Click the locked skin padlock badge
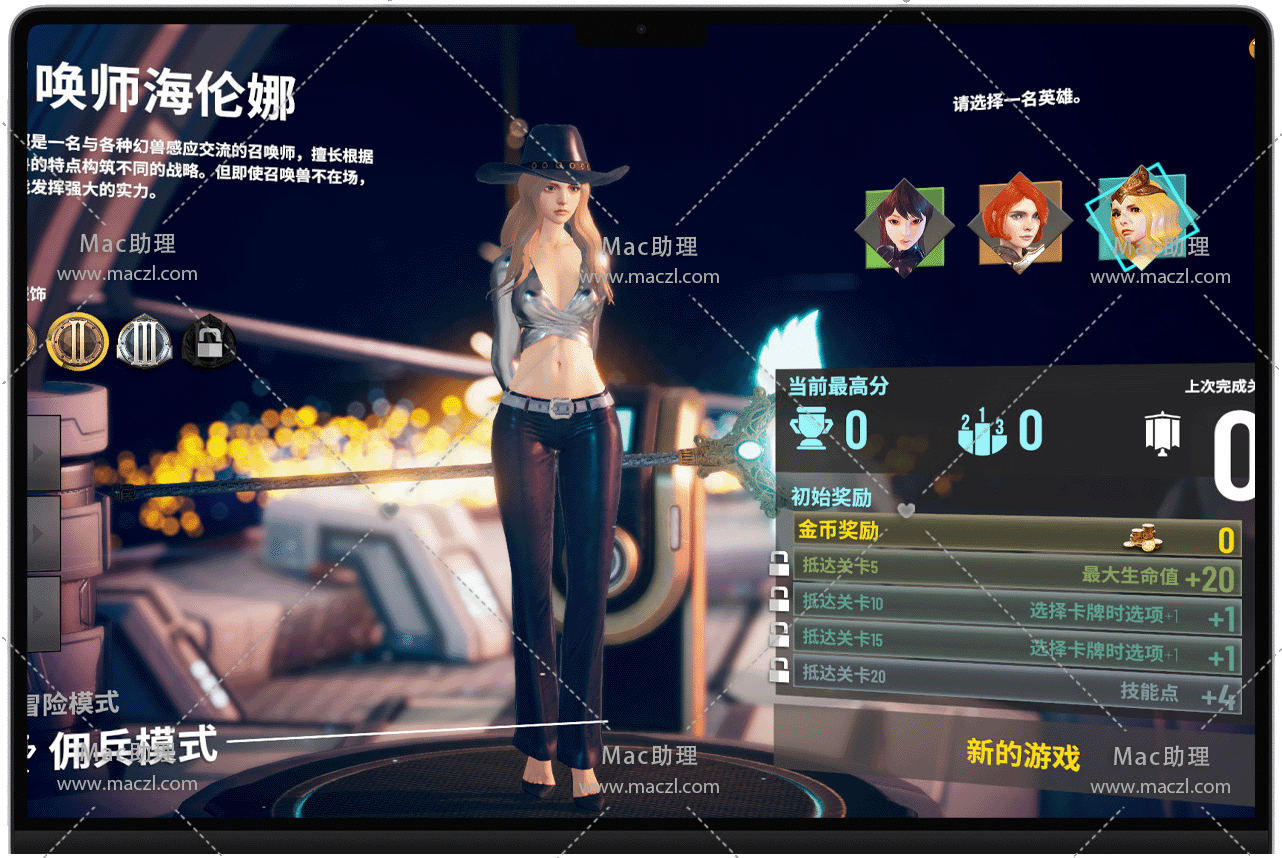1282x858 pixels. pyautogui.click(x=209, y=341)
